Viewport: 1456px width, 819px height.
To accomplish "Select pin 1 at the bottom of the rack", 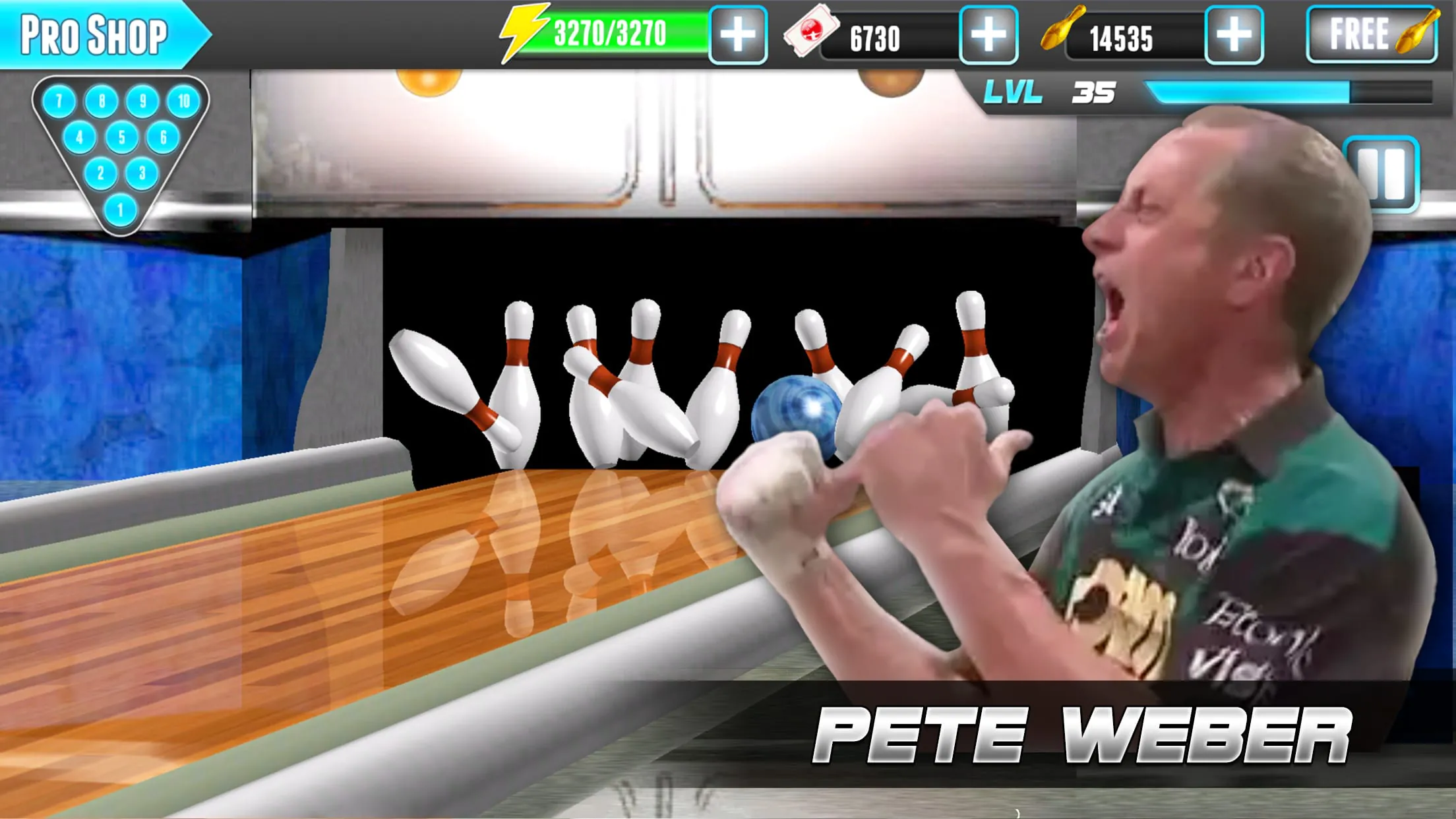I will click(122, 208).
